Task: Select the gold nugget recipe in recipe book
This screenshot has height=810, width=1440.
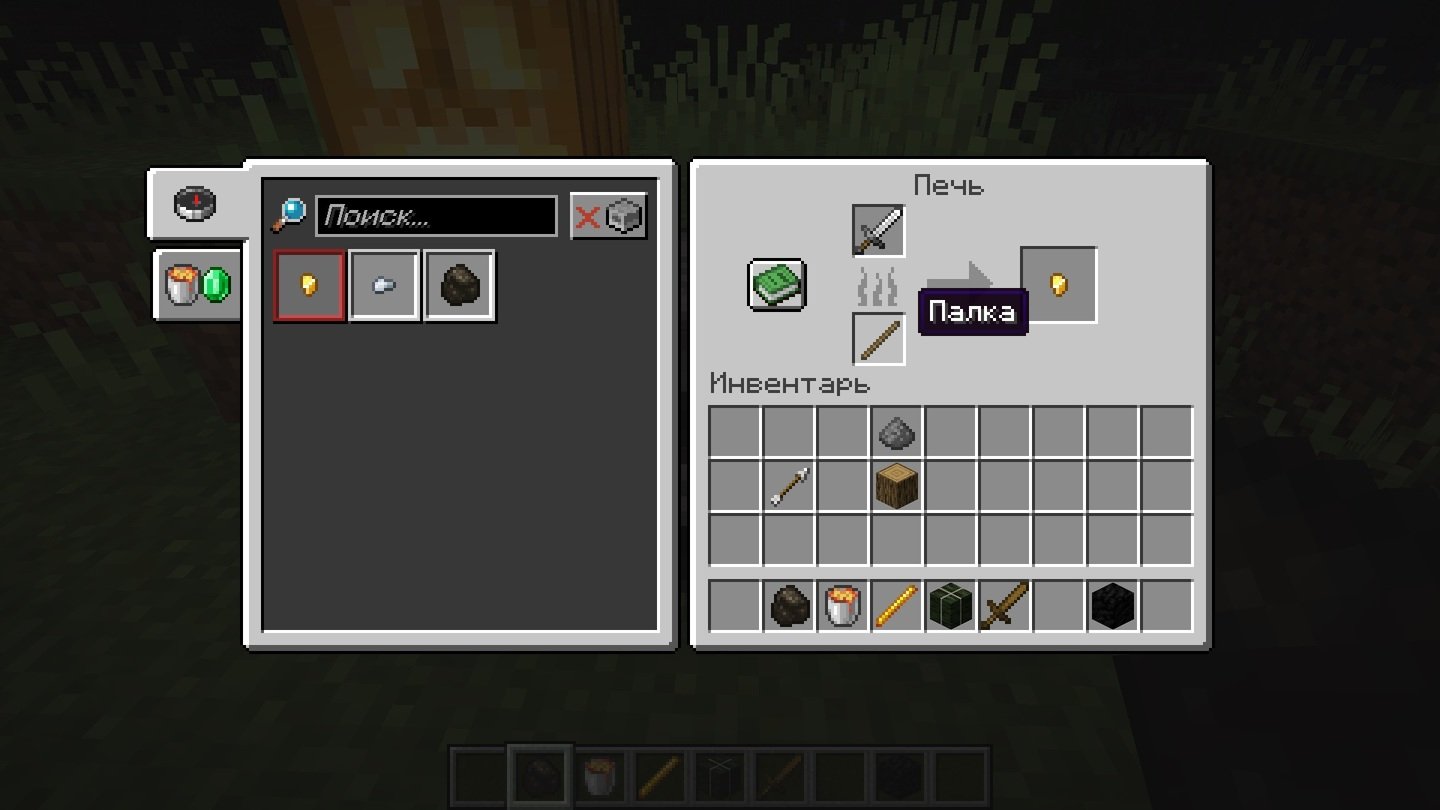Action: pyautogui.click(x=310, y=286)
